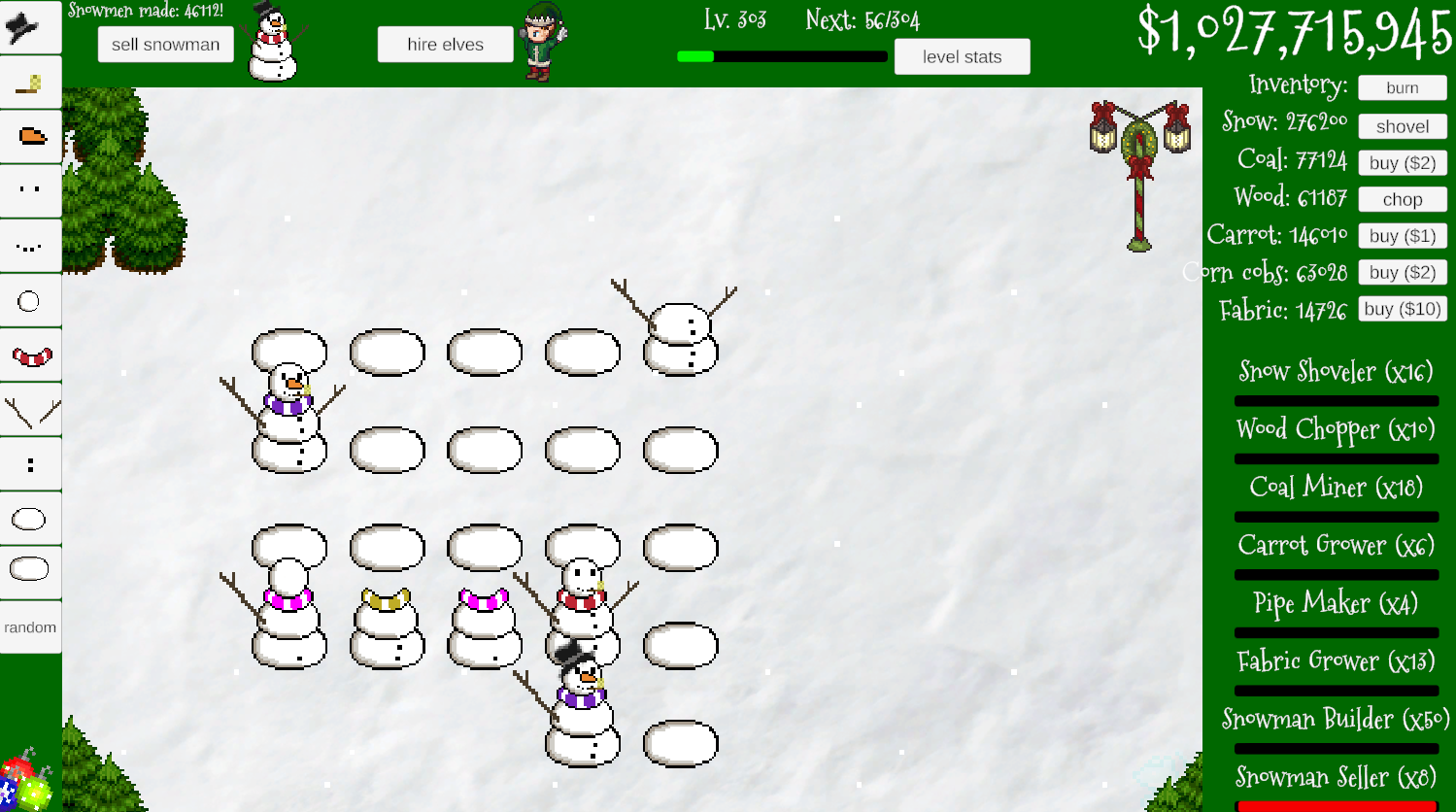The height and width of the screenshot is (812, 1456).
Task: Buy a carrot for $1
Action: 1402,235
